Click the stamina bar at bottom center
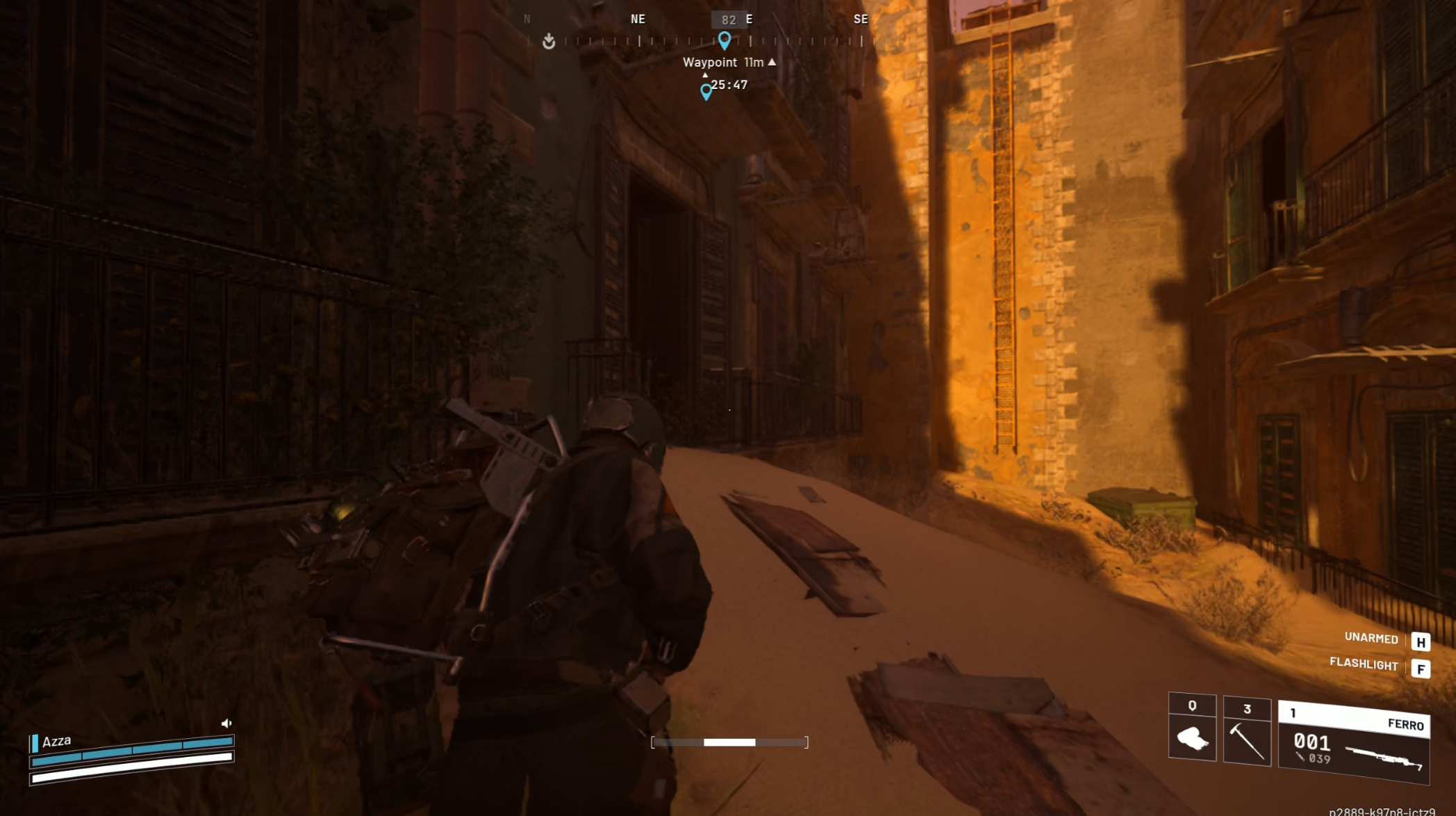Viewport: 1456px width, 816px height. [x=729, y=742]
